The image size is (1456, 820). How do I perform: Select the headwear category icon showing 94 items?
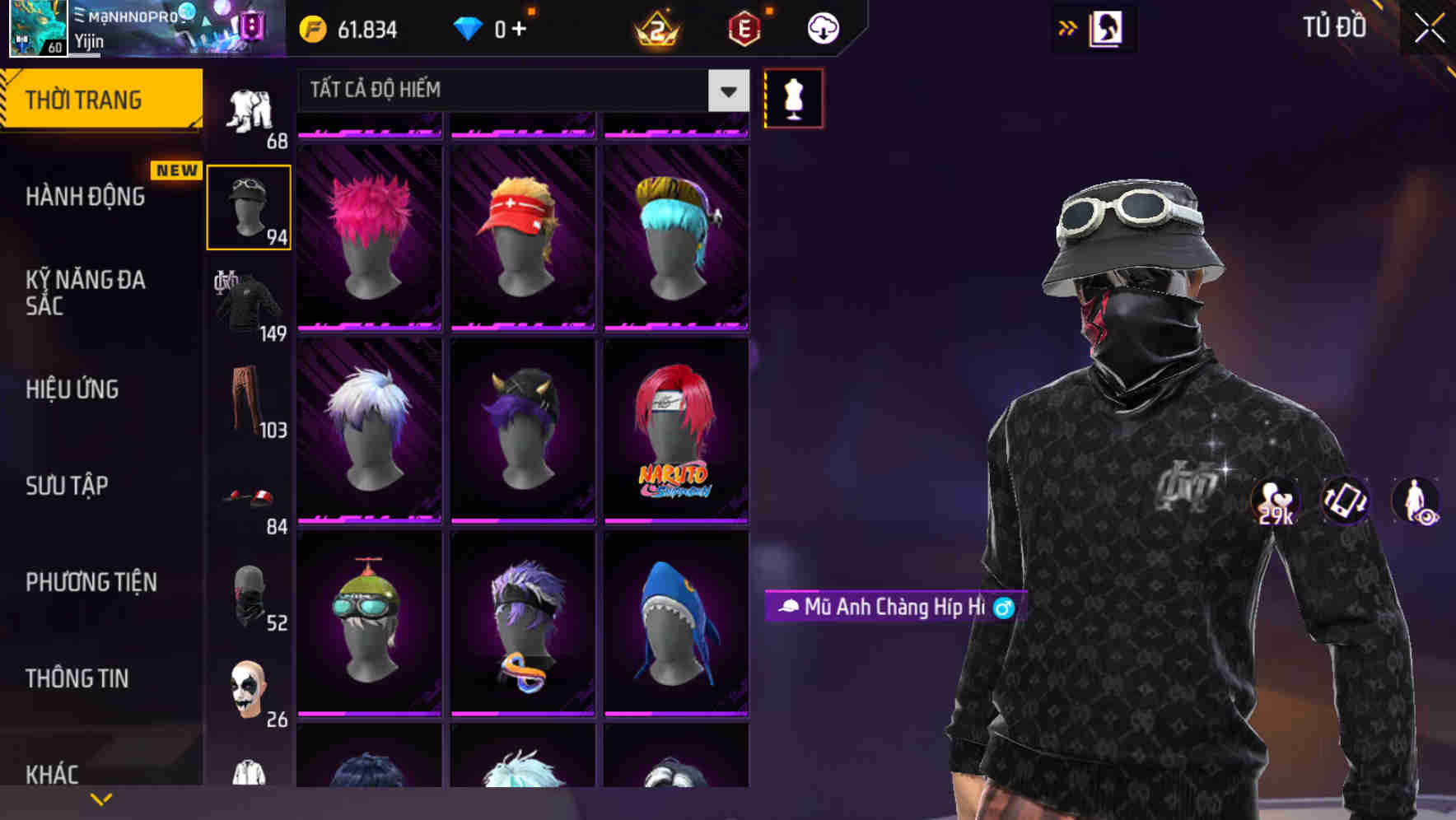click(248, 204)
